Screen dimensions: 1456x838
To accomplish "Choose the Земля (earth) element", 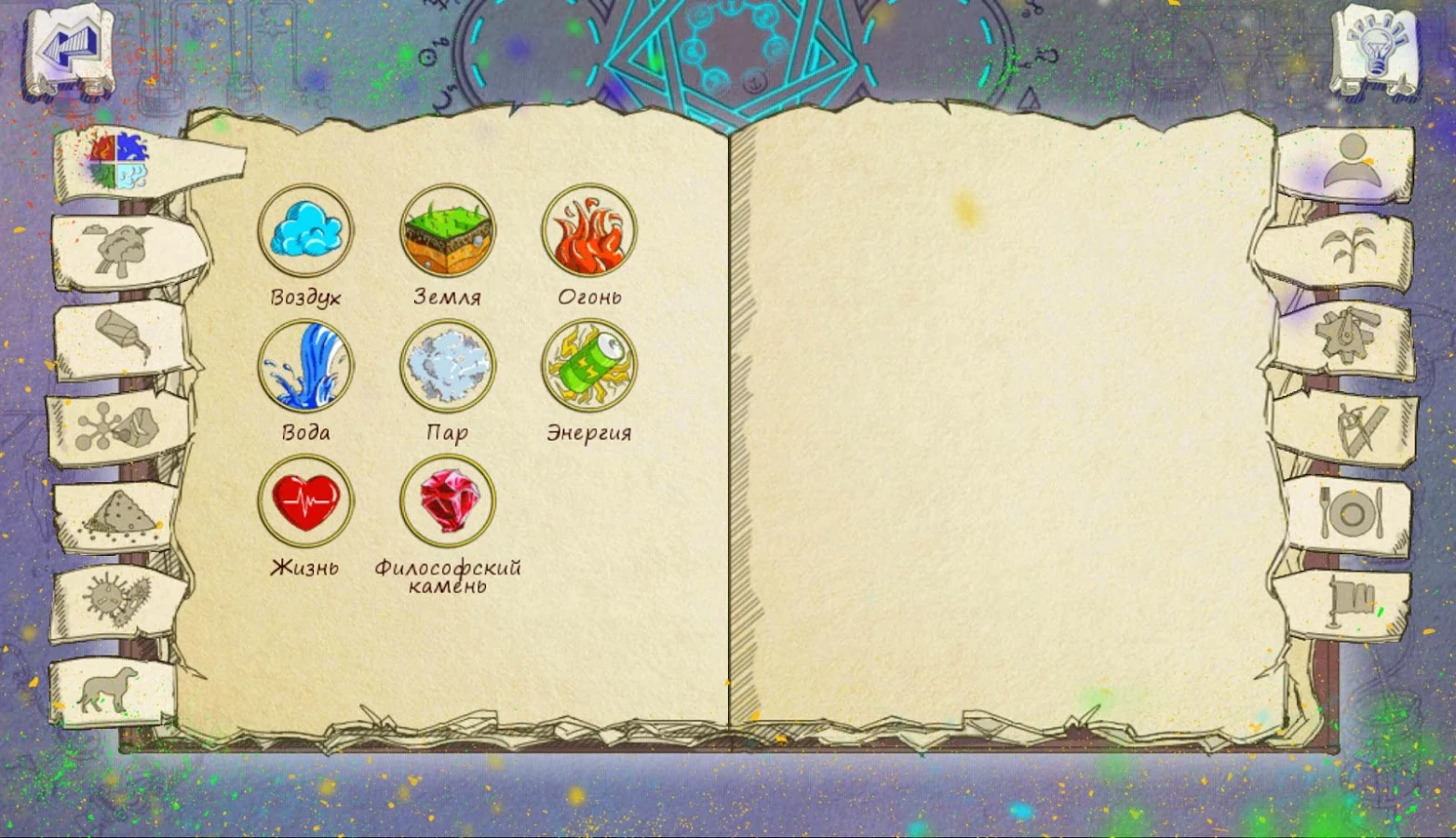I will pyautogui.click(x=448, y=231).
